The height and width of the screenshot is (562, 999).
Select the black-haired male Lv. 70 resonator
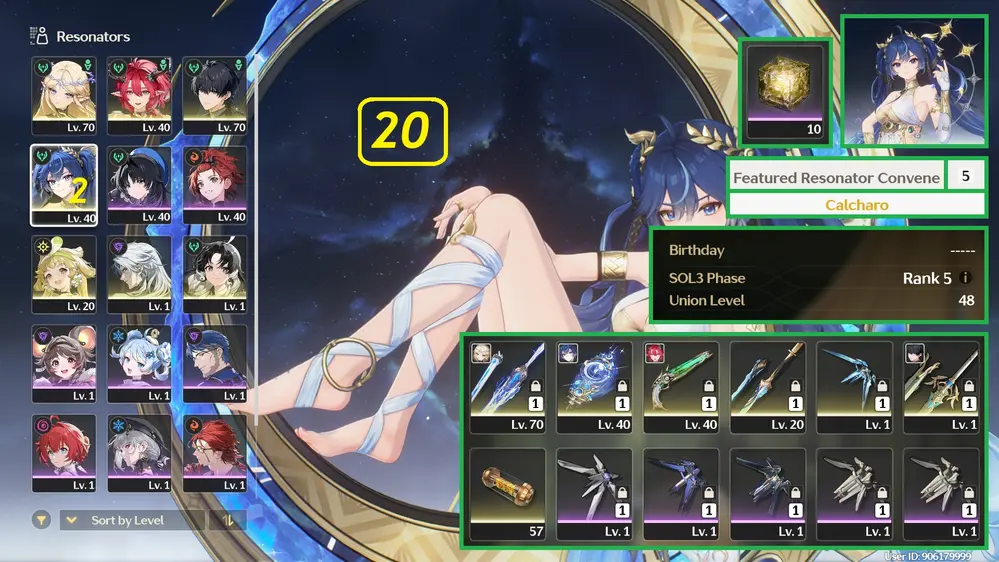point(215,95)
